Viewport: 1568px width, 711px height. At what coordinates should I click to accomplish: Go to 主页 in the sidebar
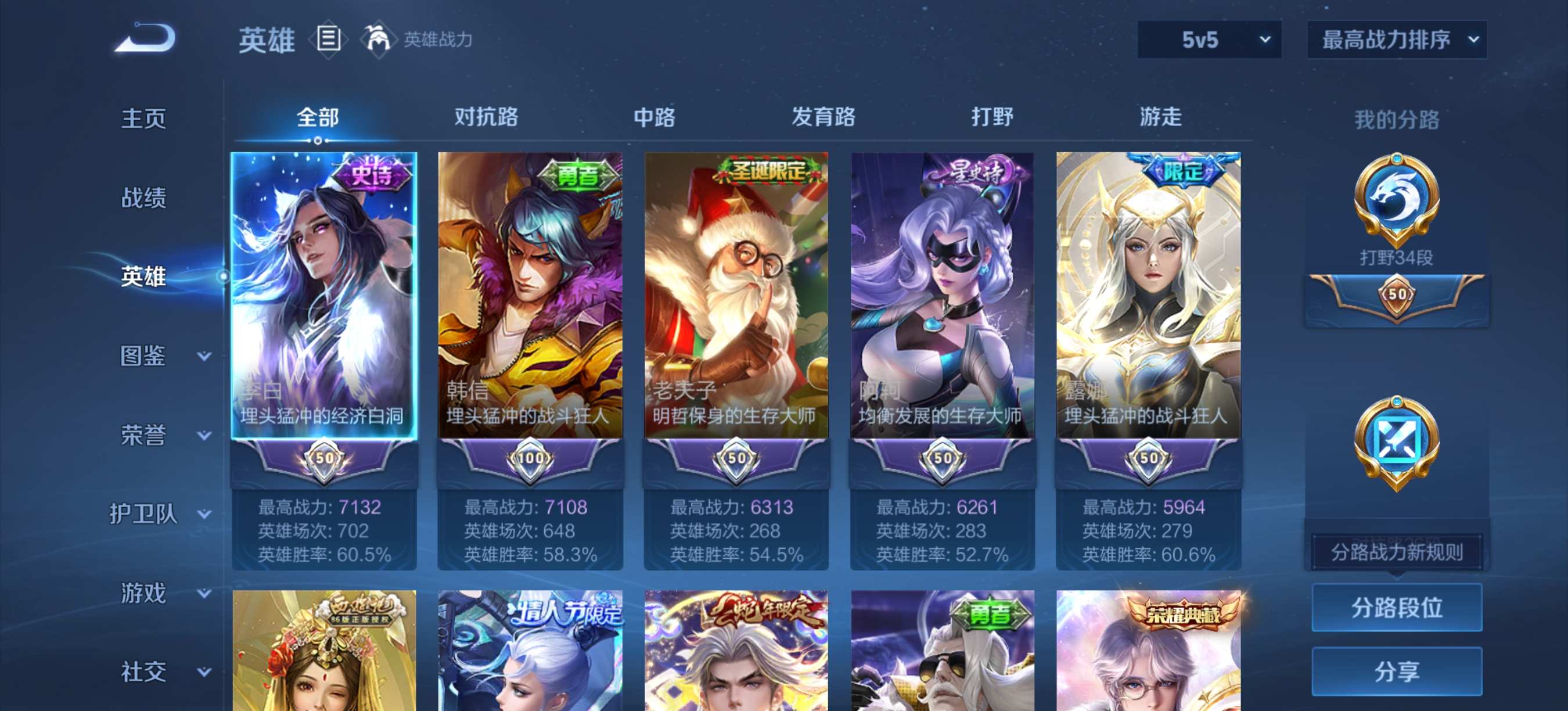144,119
